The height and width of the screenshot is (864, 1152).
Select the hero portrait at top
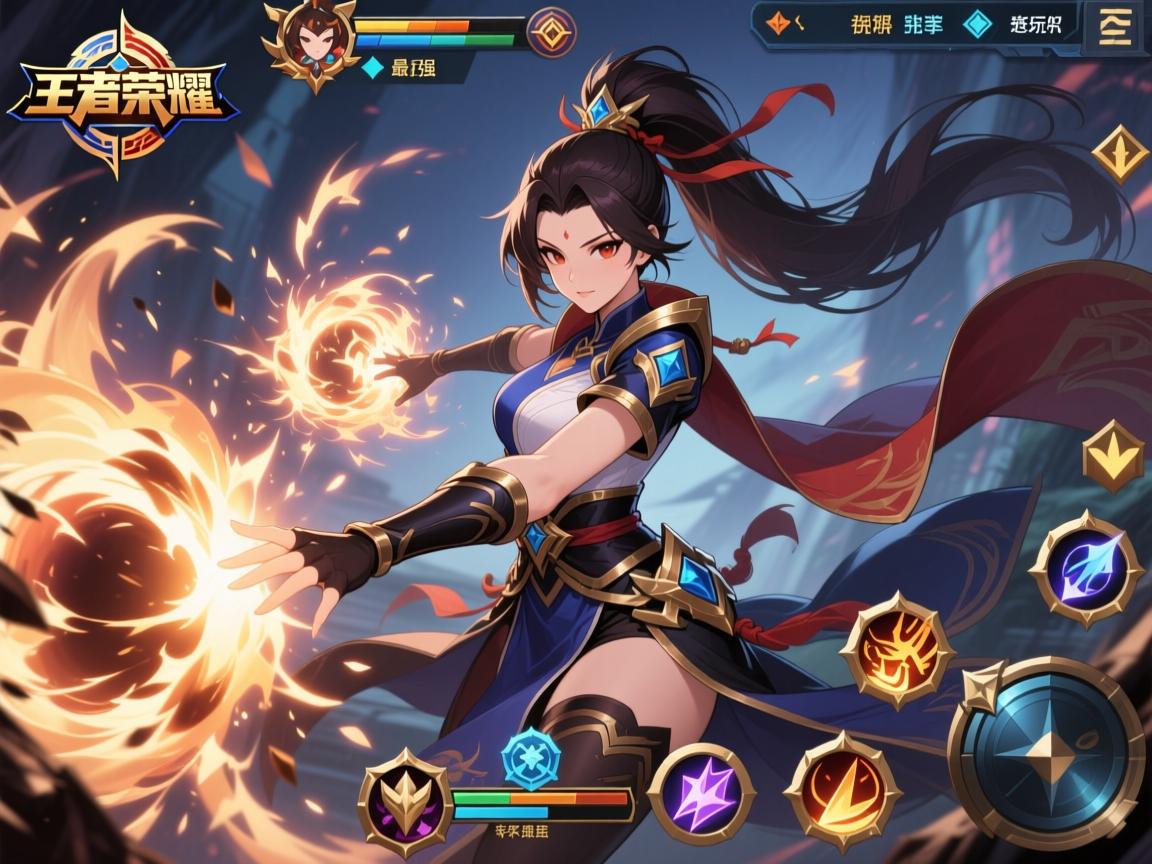311,41
